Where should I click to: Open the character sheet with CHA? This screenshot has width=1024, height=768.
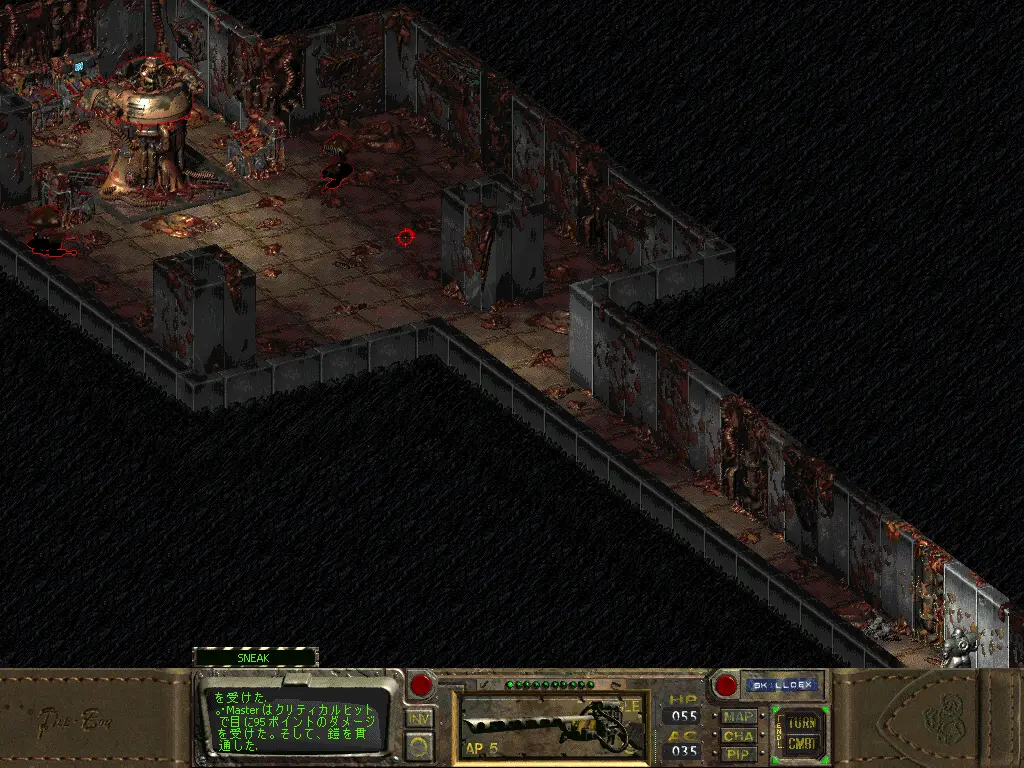coord(739,735)
